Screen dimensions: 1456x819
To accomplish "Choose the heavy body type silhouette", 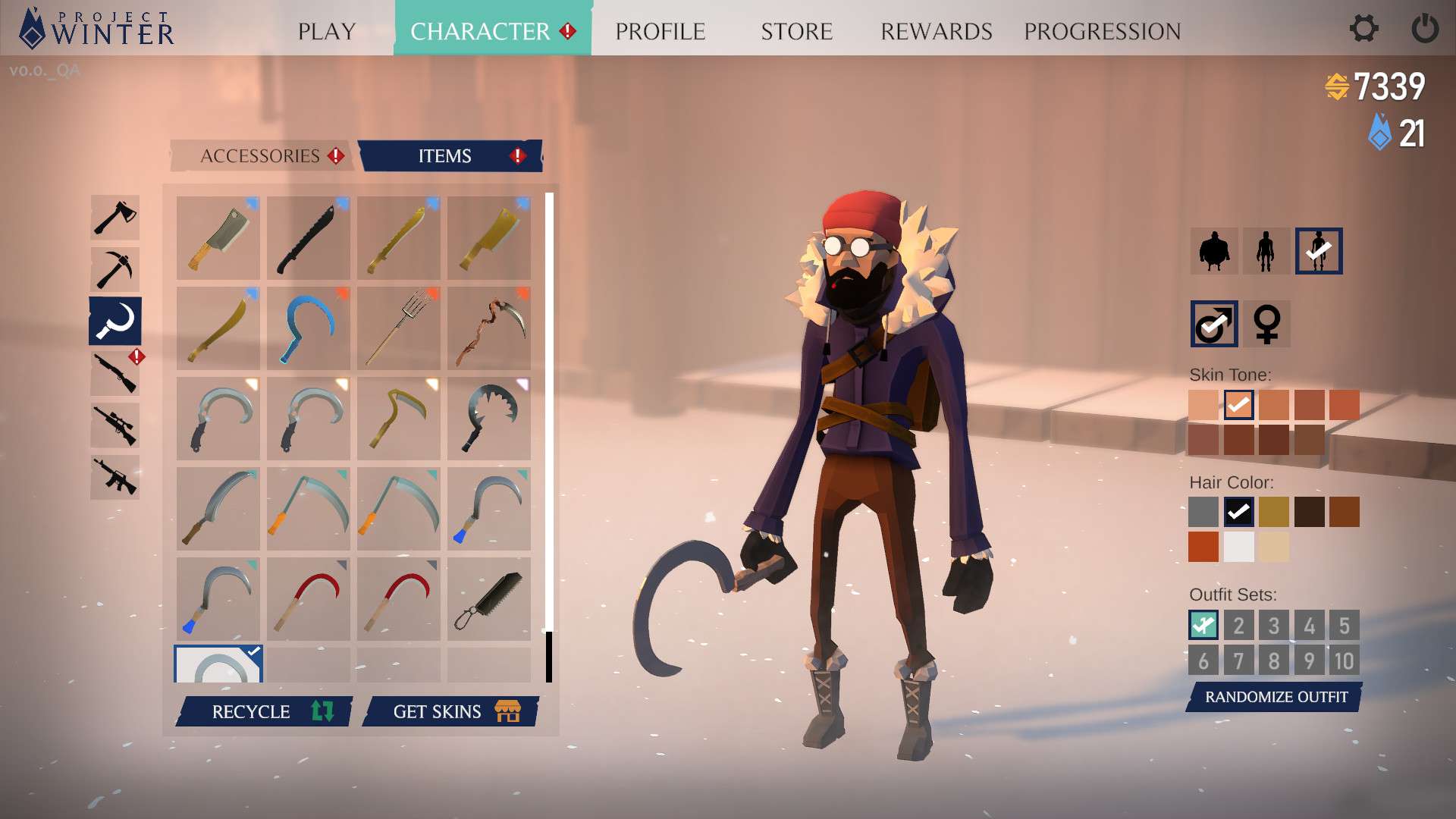I will (1213, 251).
